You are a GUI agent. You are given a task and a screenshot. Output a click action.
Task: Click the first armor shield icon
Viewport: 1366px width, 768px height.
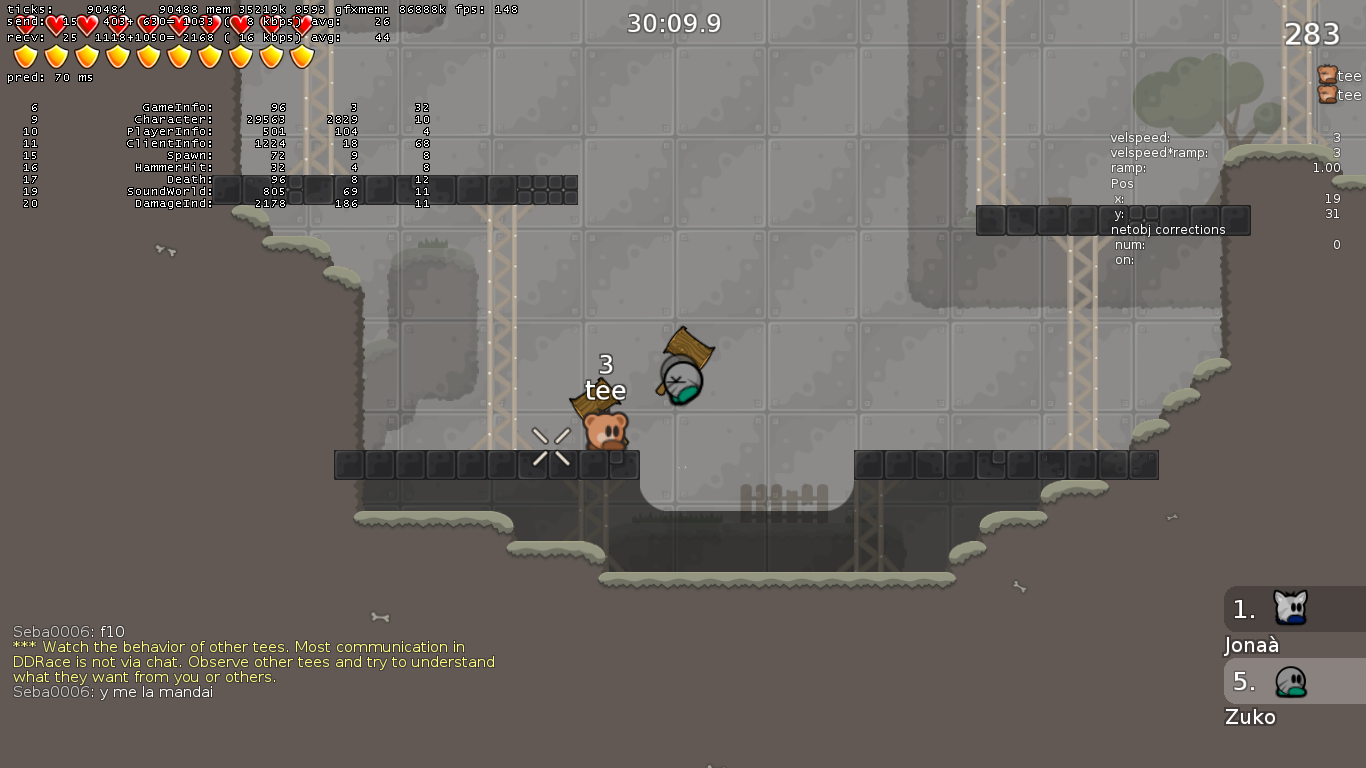click(24, 58)
